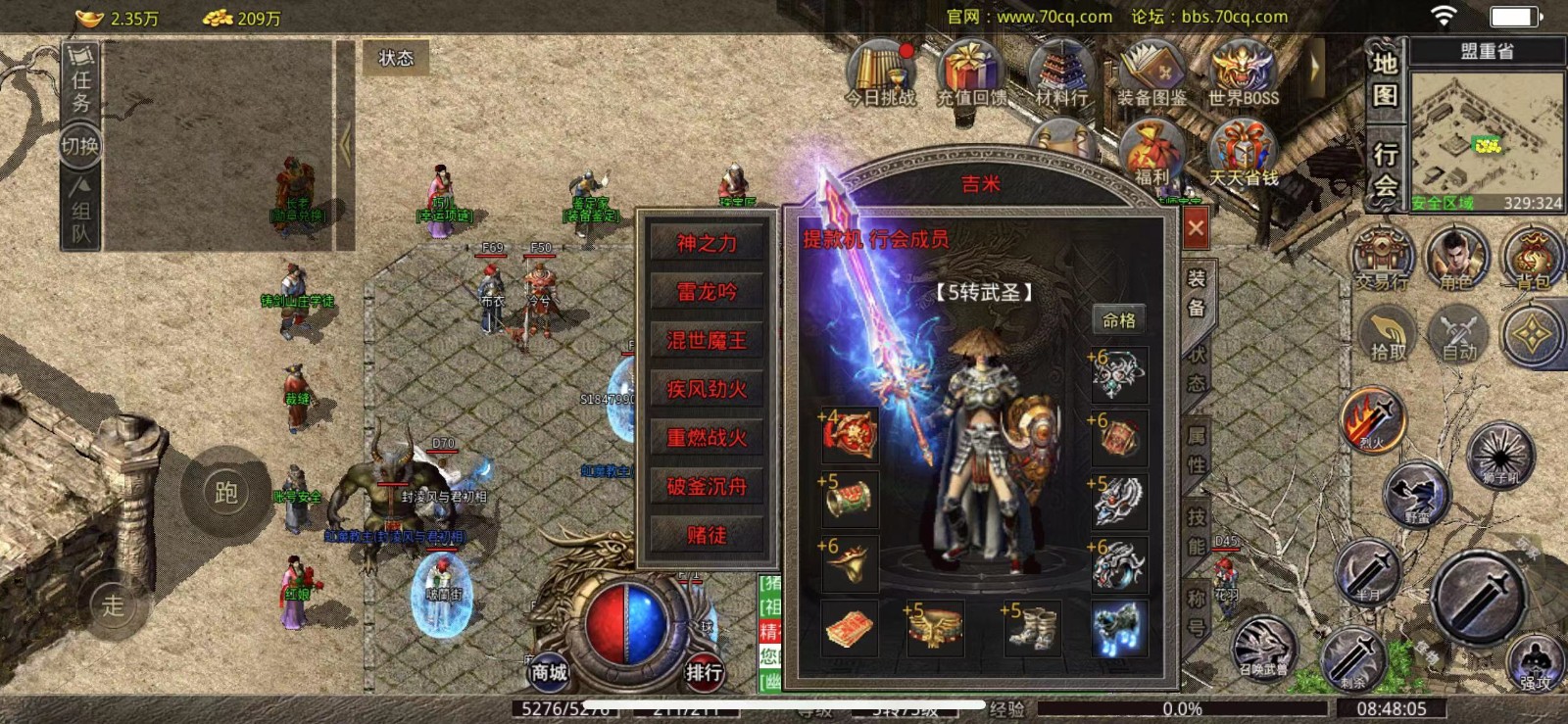Open the 世界BOSS menu
Image resolution: width=1568 pixels, height=724 pixels.
click(1243, 74)
